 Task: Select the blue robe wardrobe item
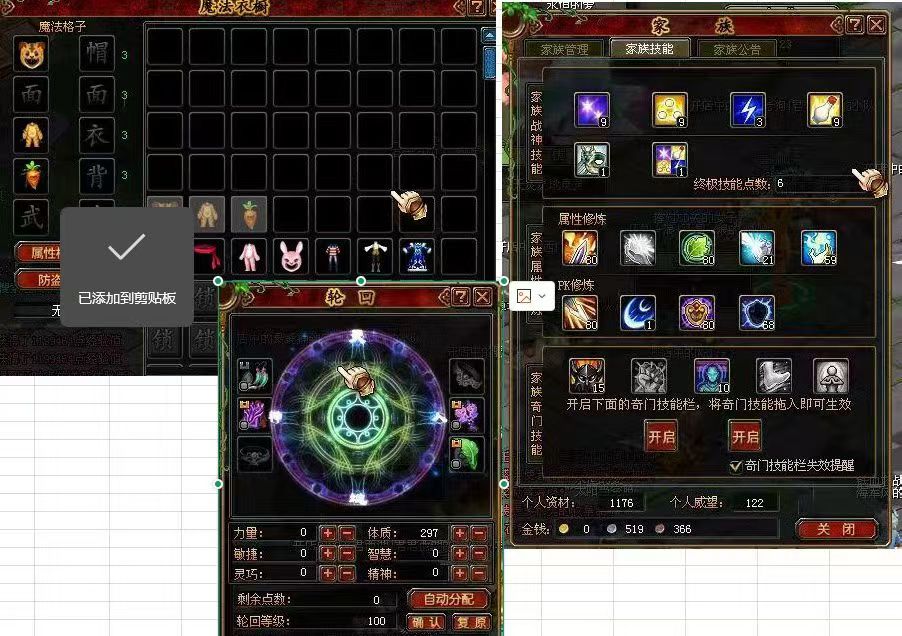point(417,257)
